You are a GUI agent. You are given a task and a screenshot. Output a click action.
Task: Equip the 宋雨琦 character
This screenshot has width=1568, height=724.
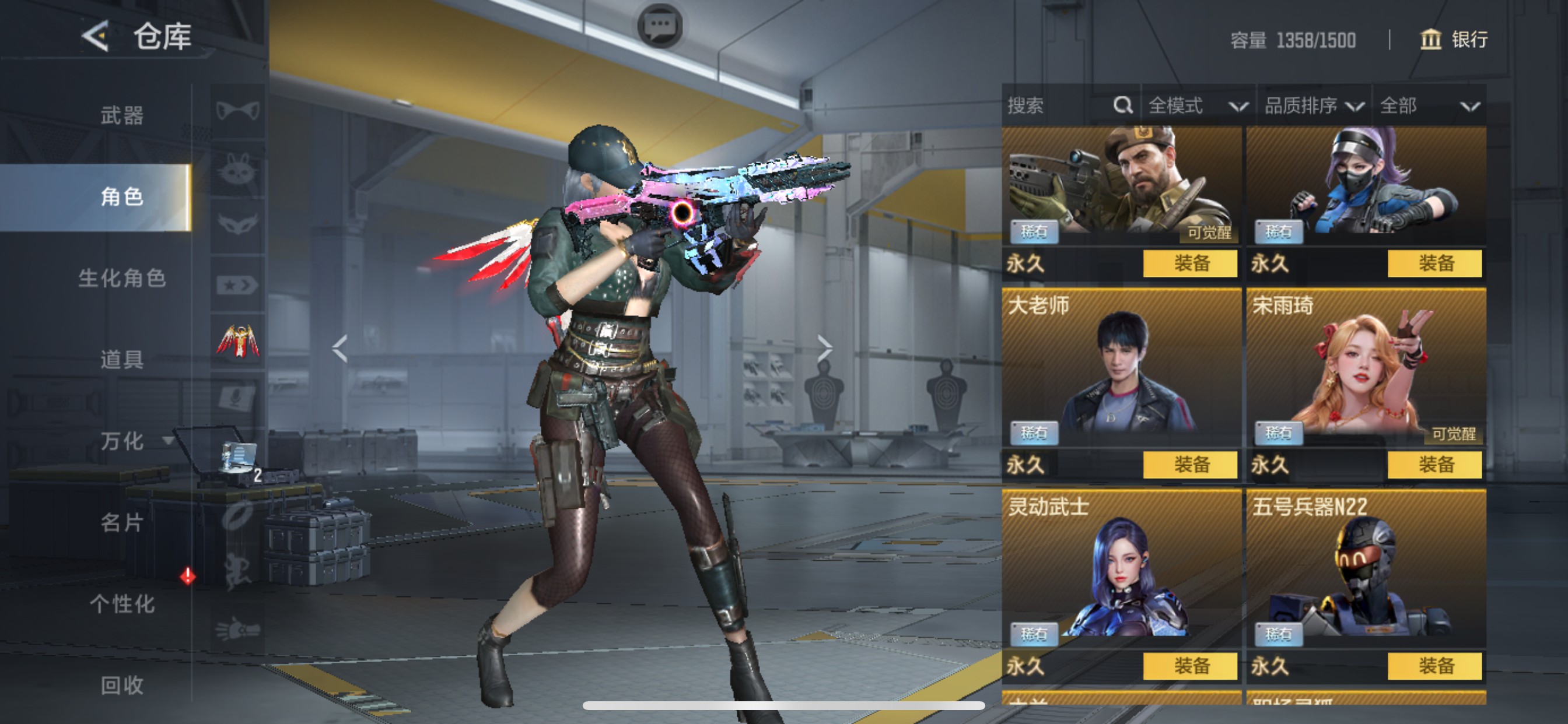1434,465
